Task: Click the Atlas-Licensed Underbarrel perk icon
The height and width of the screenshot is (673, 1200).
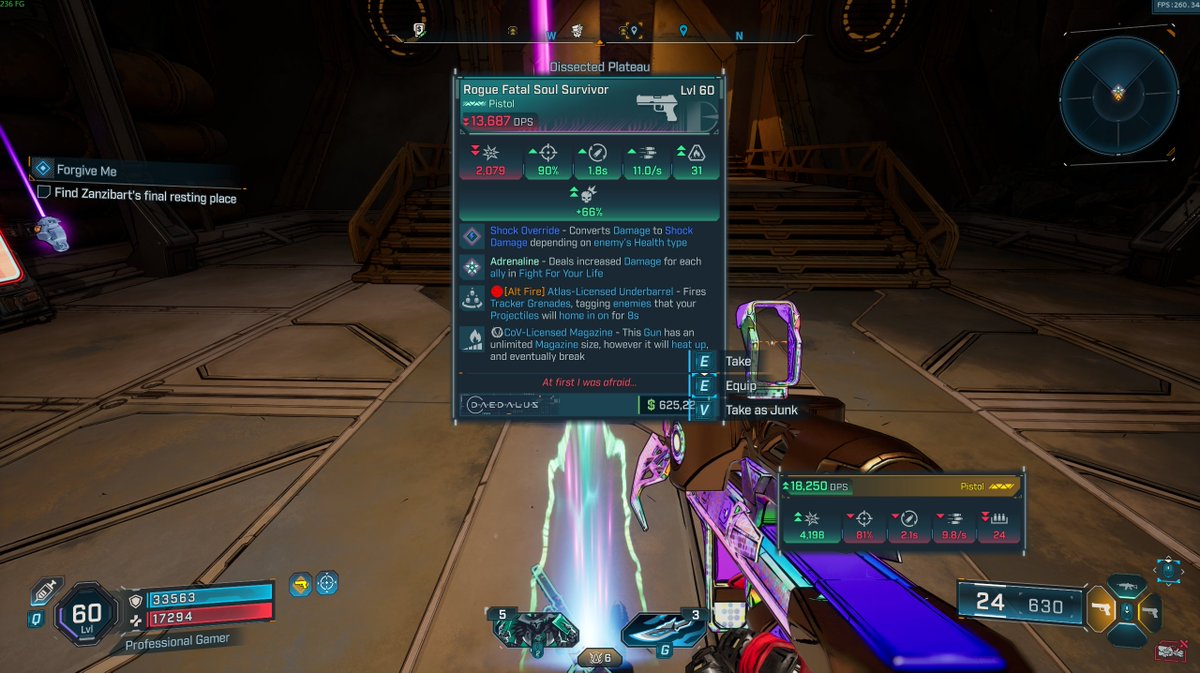Action: point(472,298)
